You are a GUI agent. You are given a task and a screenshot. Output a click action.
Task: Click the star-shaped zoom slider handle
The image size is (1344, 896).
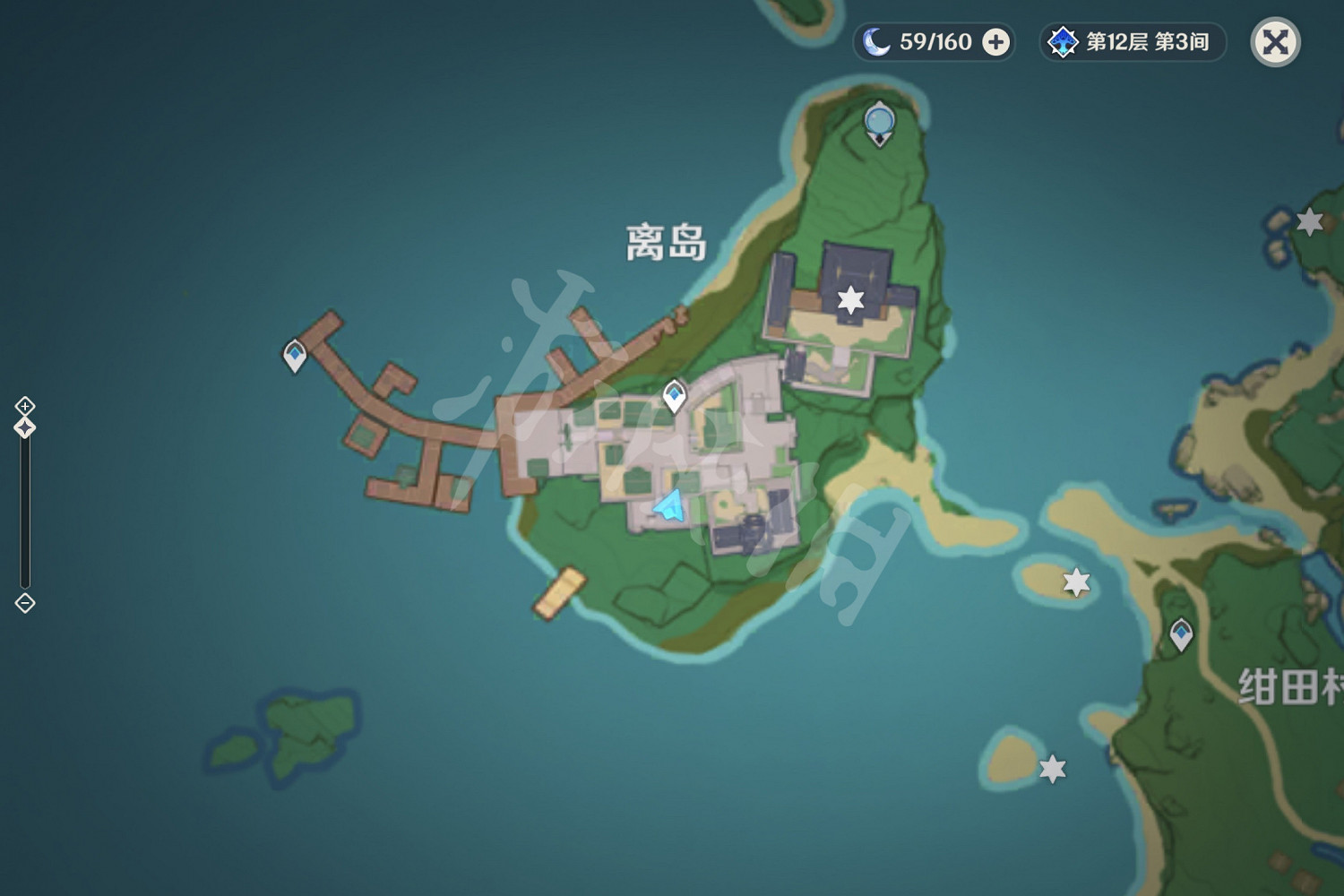click(x=22, y=427)
